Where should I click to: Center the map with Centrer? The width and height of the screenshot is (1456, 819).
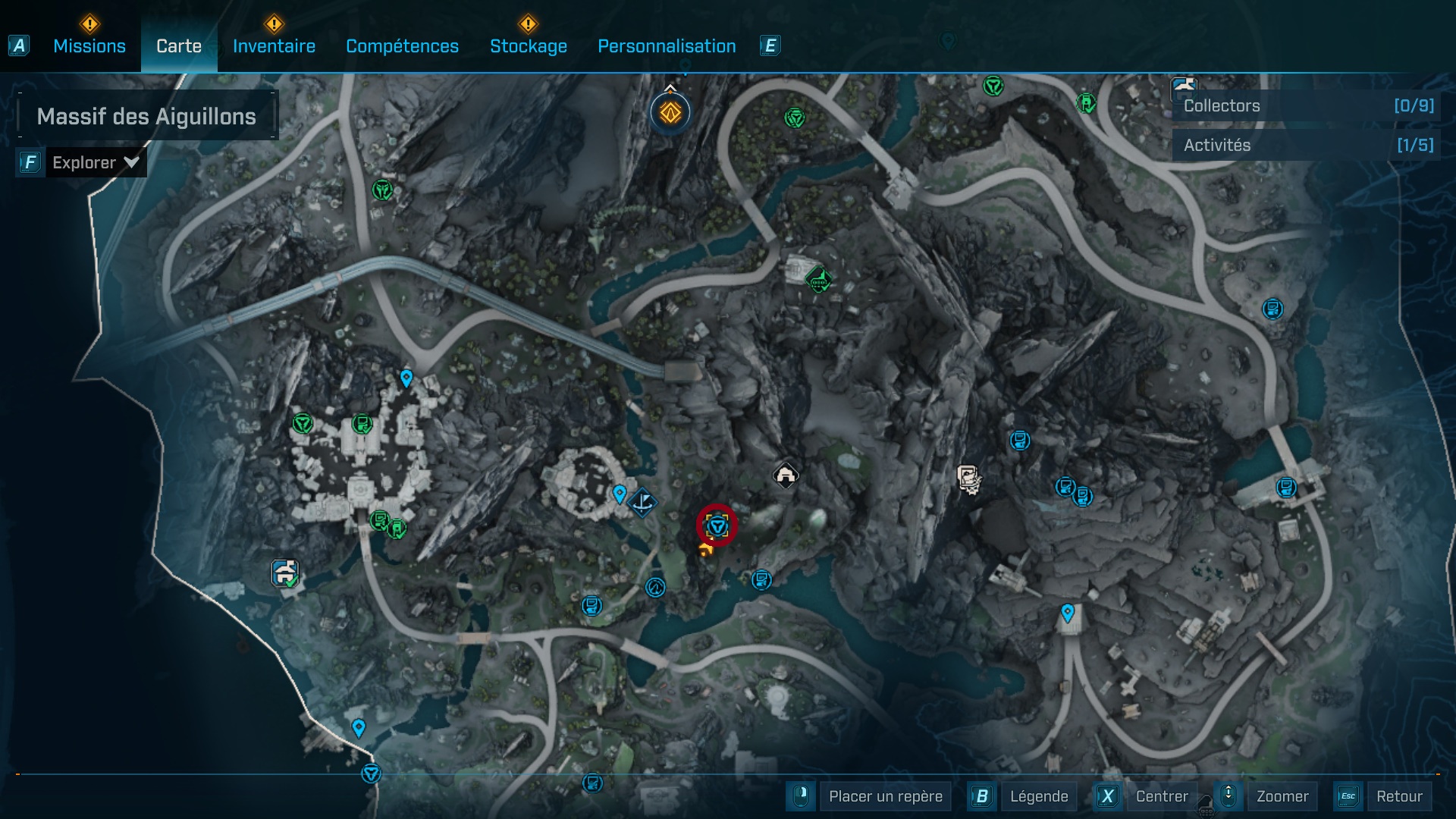[x=1161, y=796]
